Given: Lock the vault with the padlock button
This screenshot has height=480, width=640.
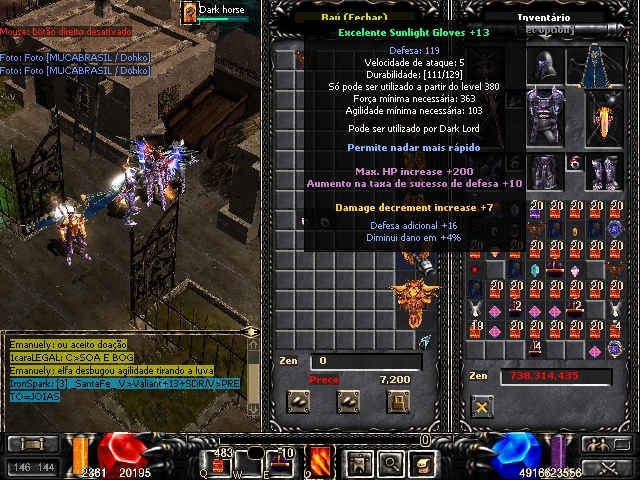Looking at the screenshot, I should (x=399, y=402).
